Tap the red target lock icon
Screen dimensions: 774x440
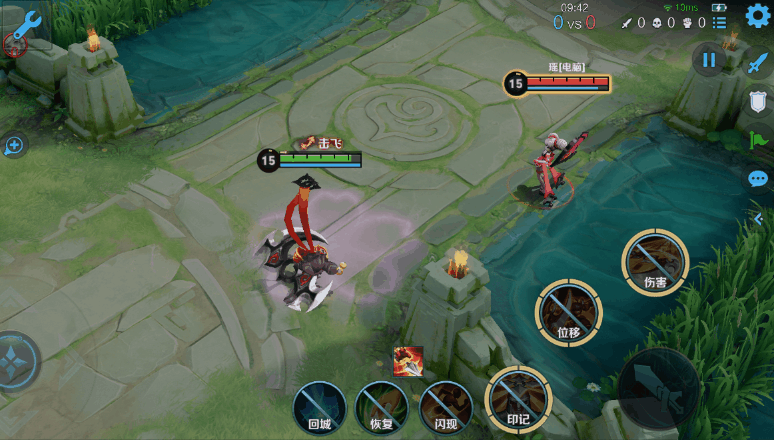14,43
